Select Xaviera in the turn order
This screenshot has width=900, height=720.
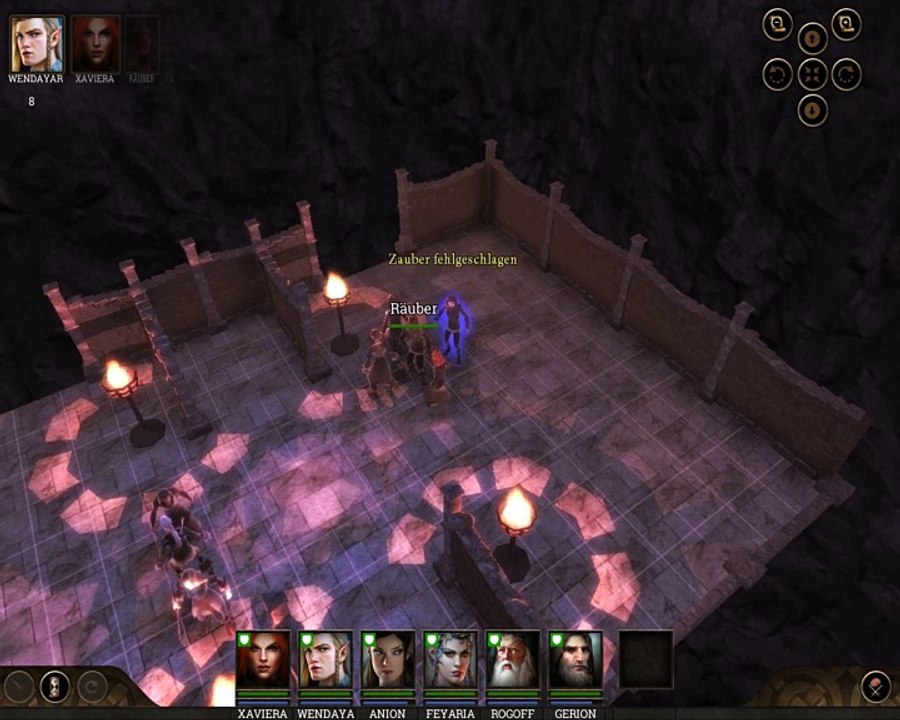point(96,43)
